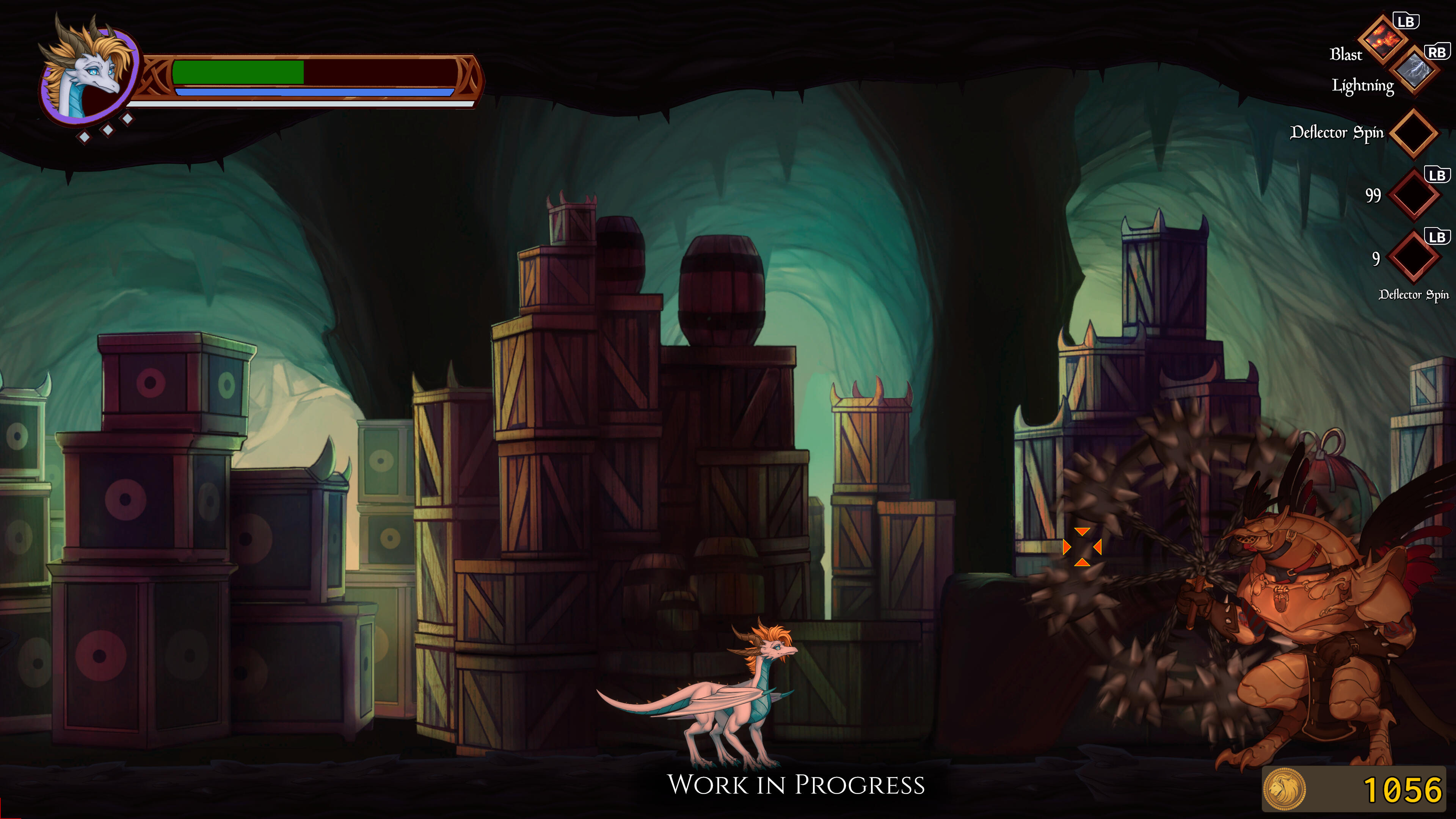Image resolution: width=1456 pixels, height=819 pixels.
Task: Select the diamond slot showing 99
Action: tap(1414, 196)
